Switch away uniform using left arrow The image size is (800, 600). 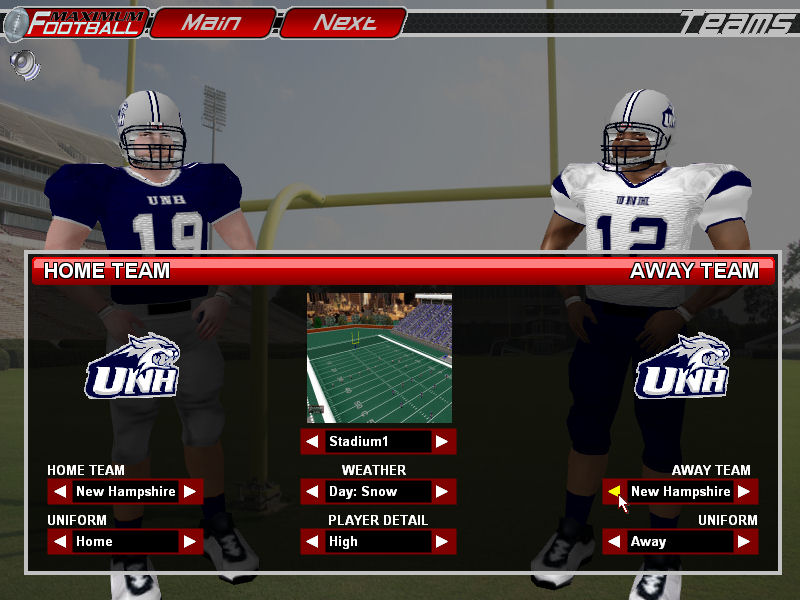pos(615,542)
